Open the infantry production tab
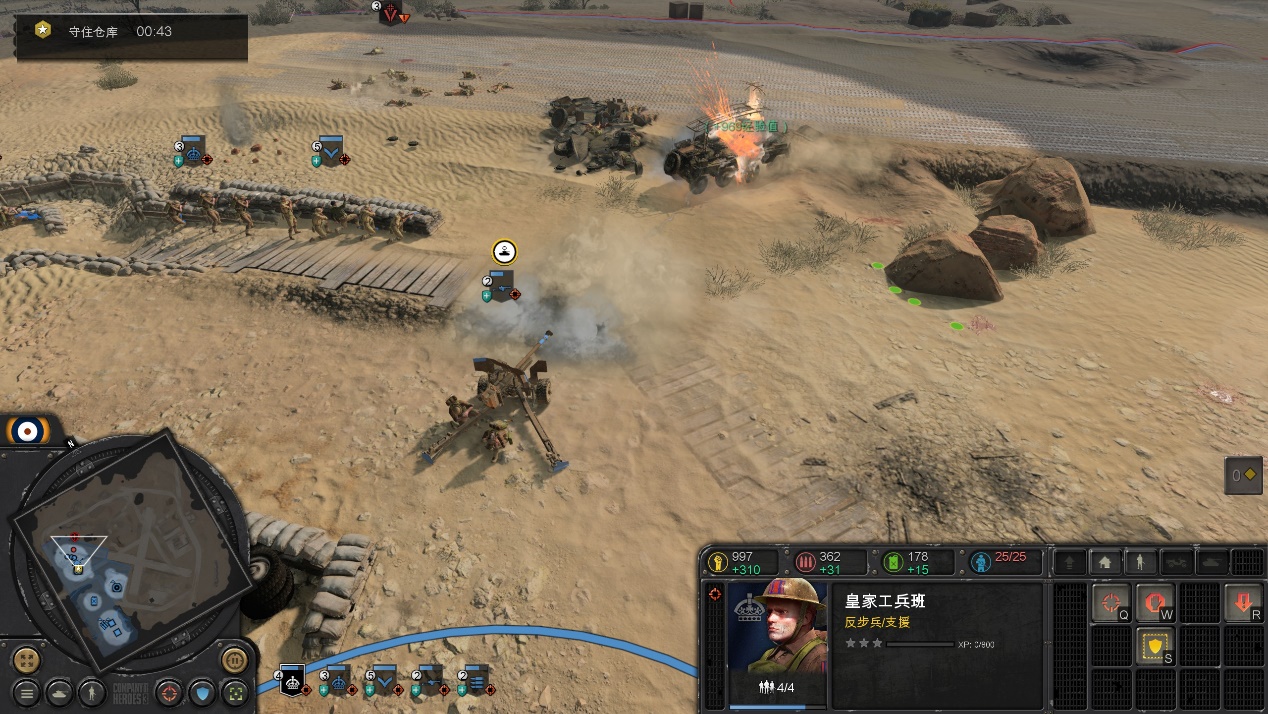This screenshot has height=714, width=1268. coord(1140,562)
